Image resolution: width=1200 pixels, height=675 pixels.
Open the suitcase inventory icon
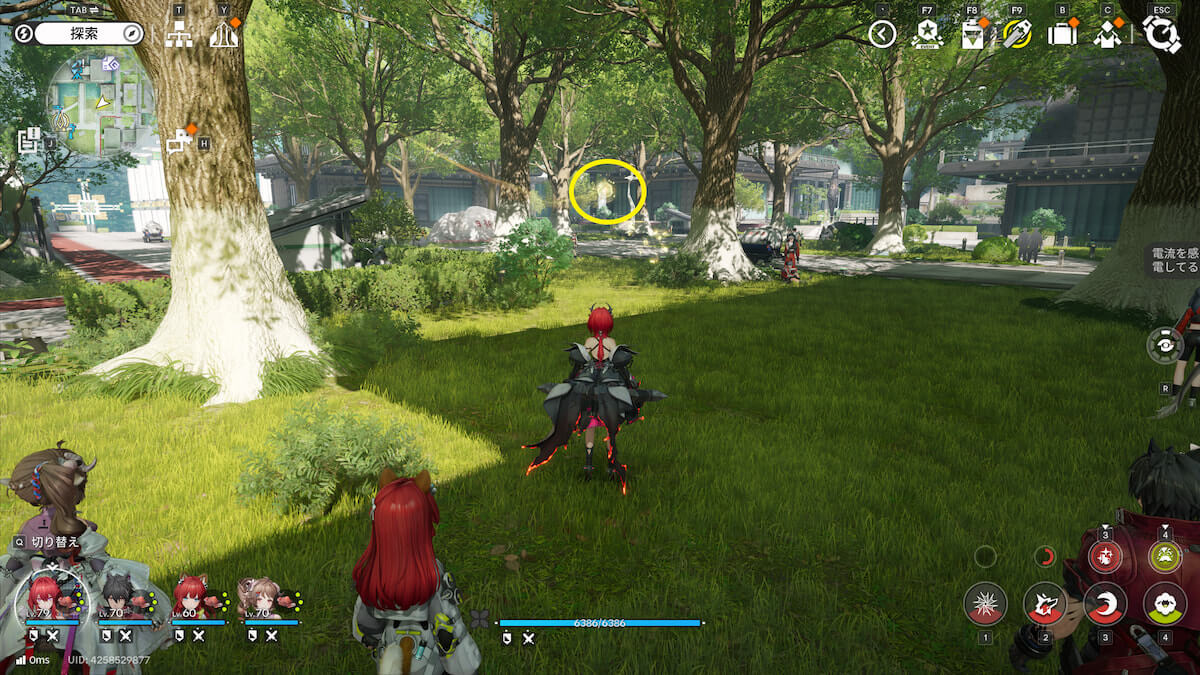[1062, 35]
